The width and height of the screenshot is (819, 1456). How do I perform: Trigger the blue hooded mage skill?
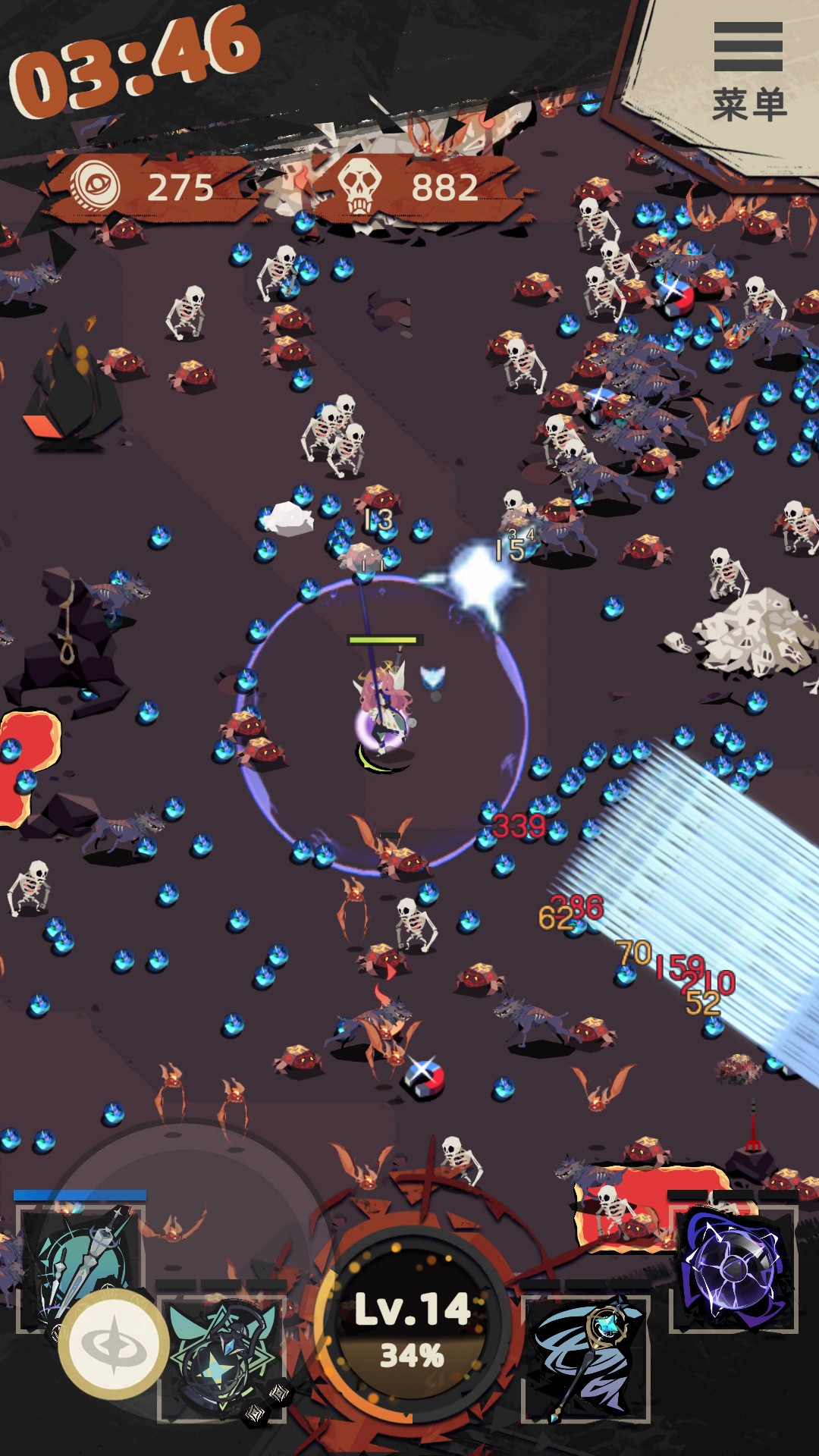pos(585,1357)
